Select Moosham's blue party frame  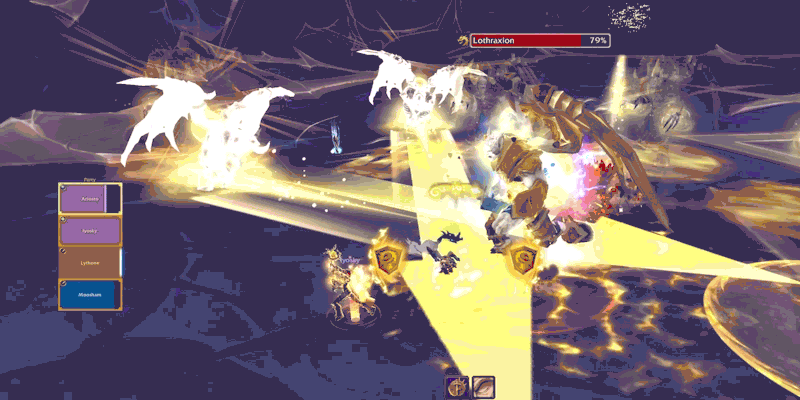point(90,295)
